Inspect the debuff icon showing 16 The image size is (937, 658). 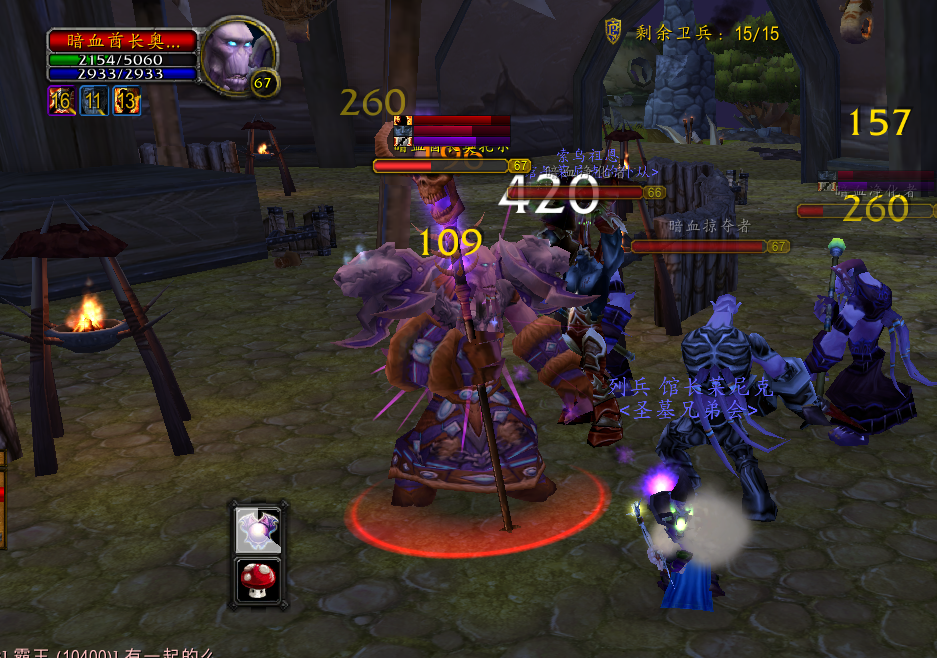coord(61,100)
